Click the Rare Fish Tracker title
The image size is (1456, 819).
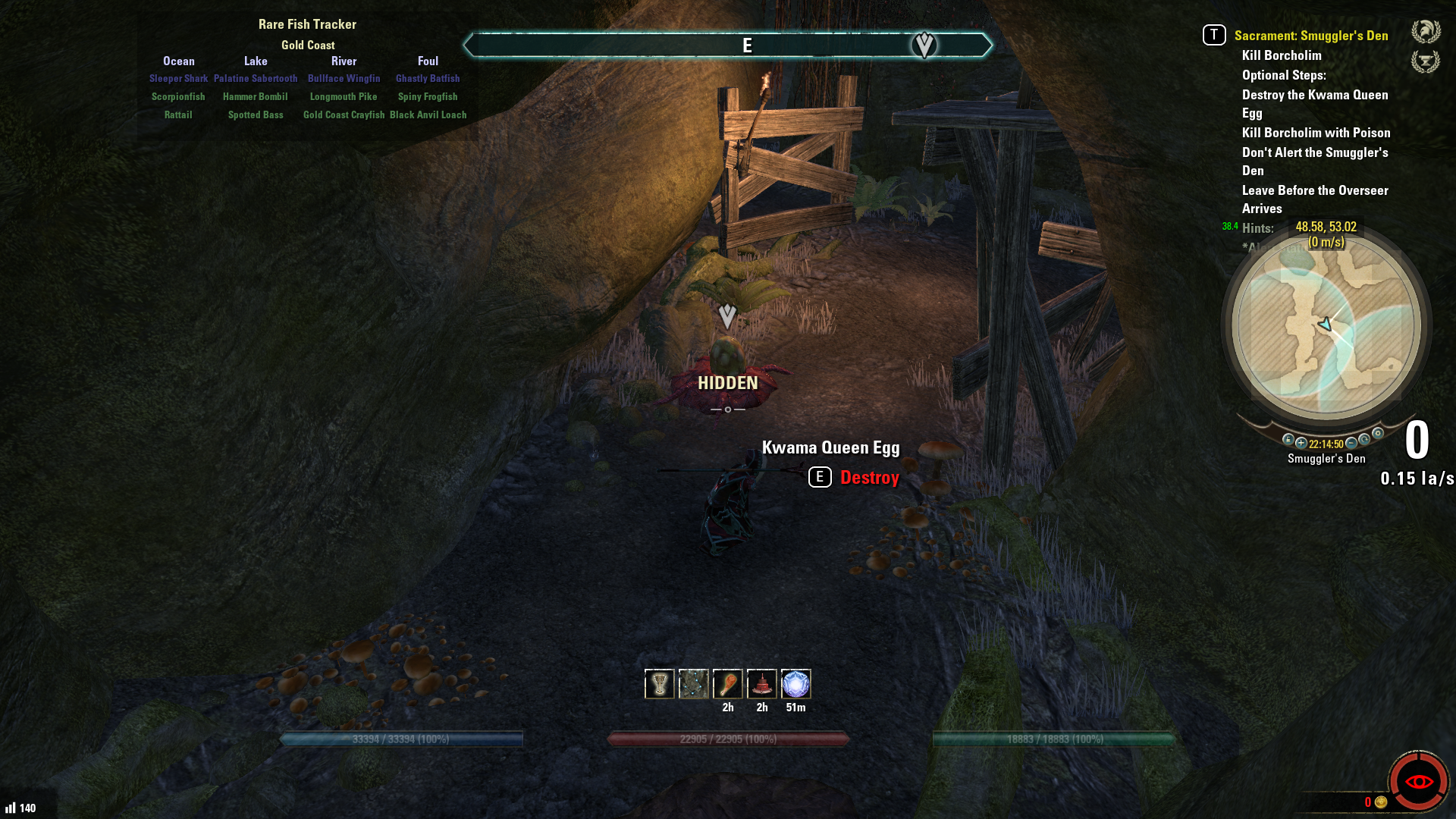coord(307,24)
